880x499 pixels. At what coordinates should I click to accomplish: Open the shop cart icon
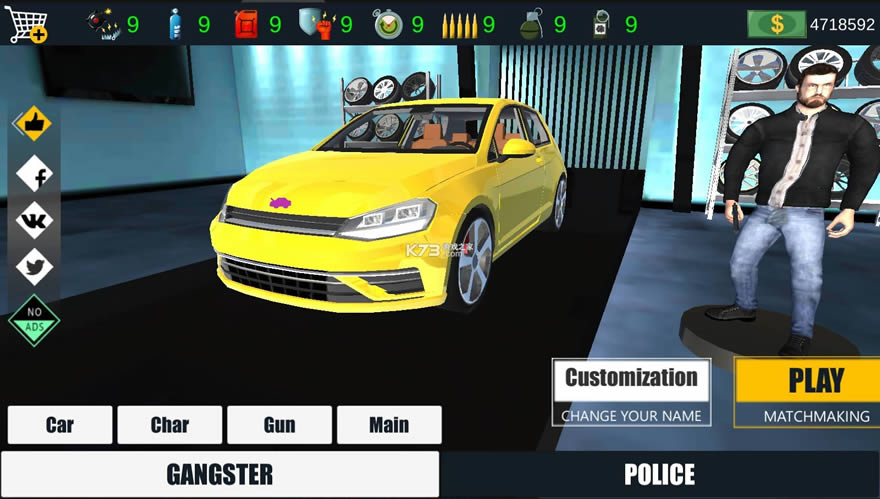coord(27,24)
